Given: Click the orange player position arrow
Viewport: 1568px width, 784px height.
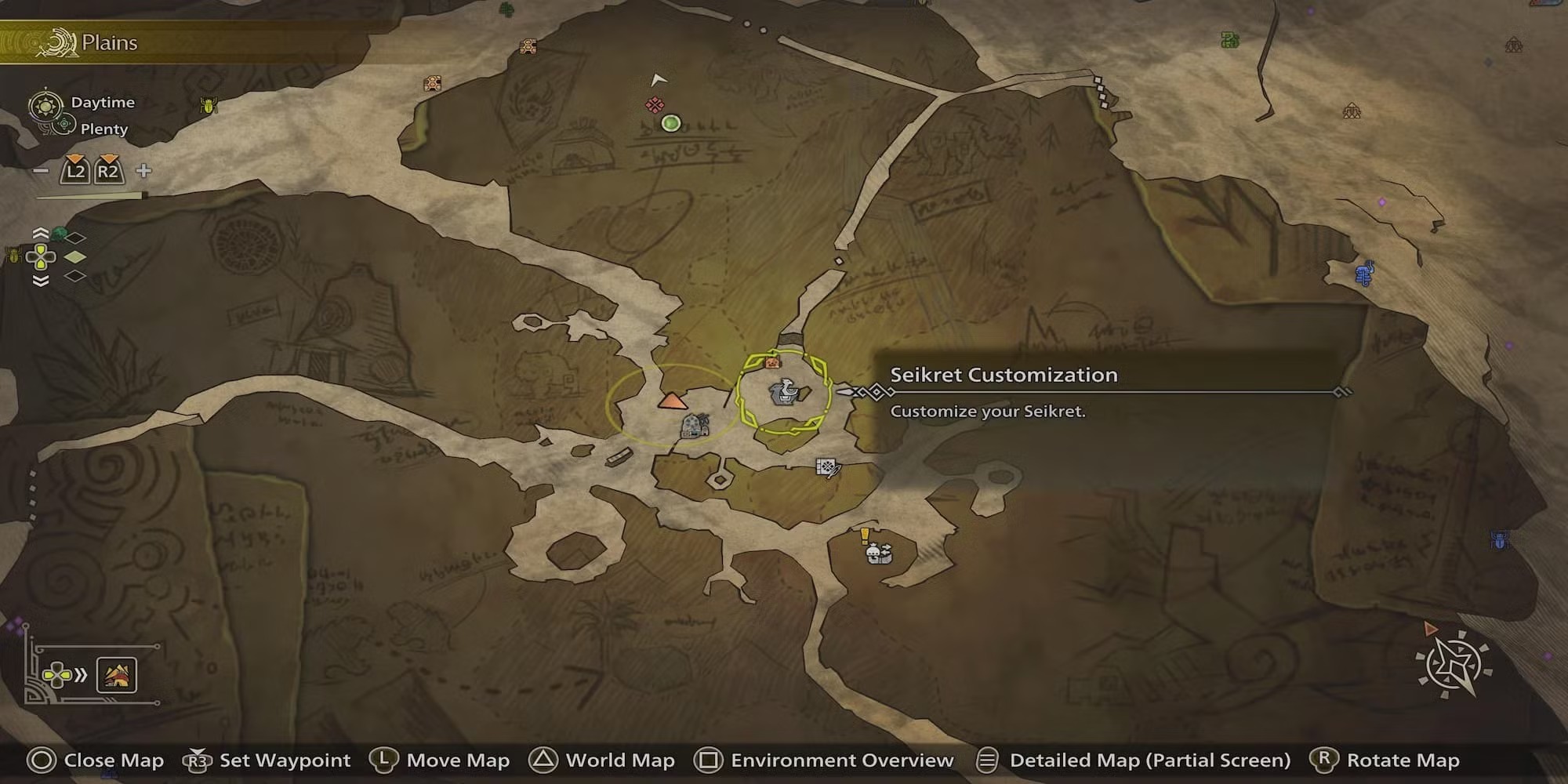Looking at the screenshot, I should coord(672,401).
